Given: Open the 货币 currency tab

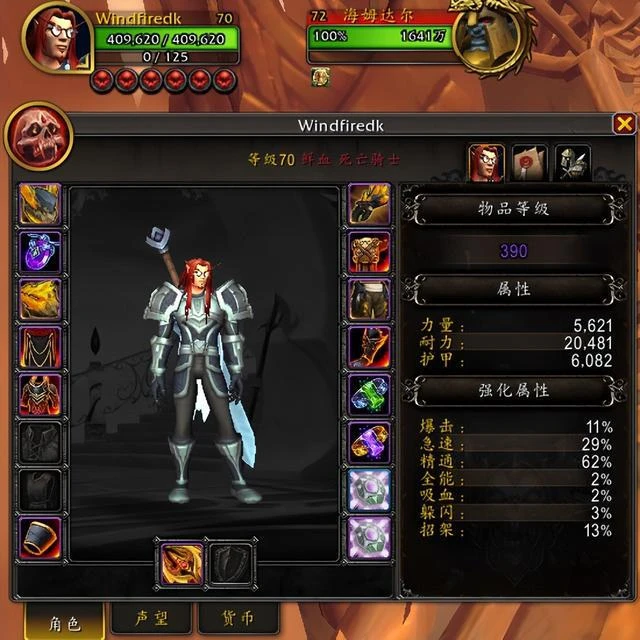Looking at the screenshot, I should tap(237, 618).
